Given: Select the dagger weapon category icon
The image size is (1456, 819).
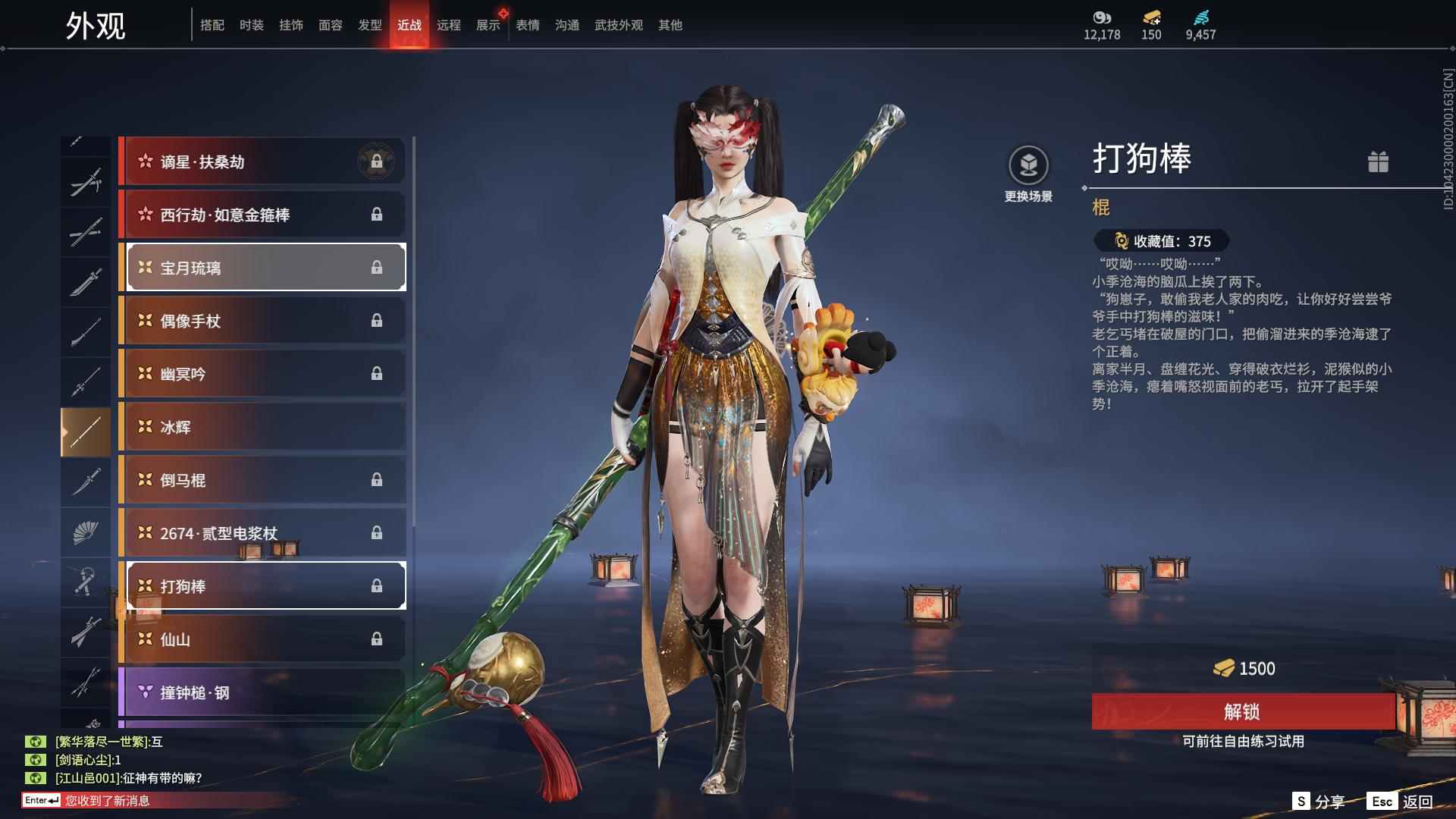Looking at the screenshot, I should tap(86, 480).
